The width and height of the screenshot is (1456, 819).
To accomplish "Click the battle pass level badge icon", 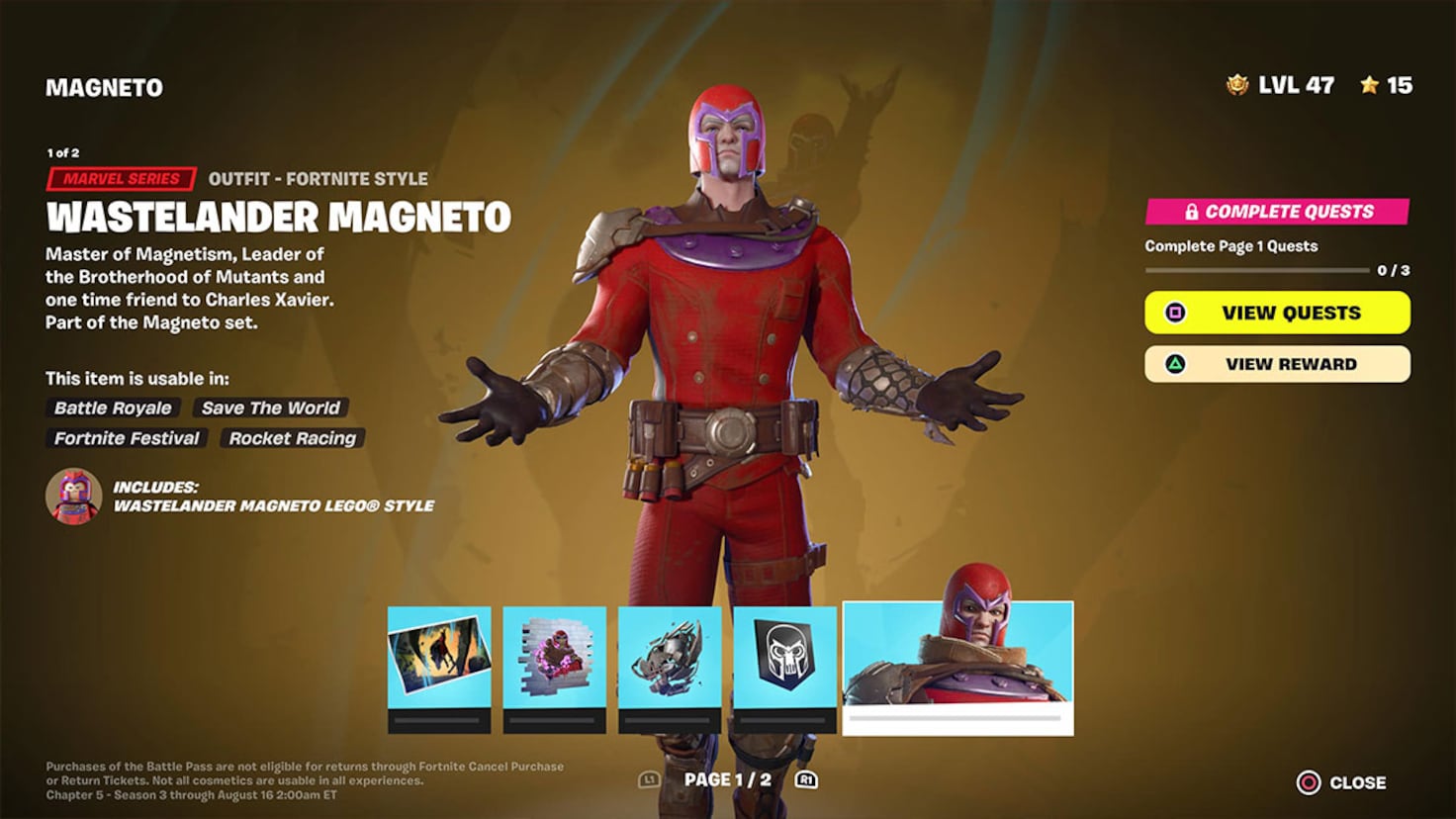I will coord(1235,85).
